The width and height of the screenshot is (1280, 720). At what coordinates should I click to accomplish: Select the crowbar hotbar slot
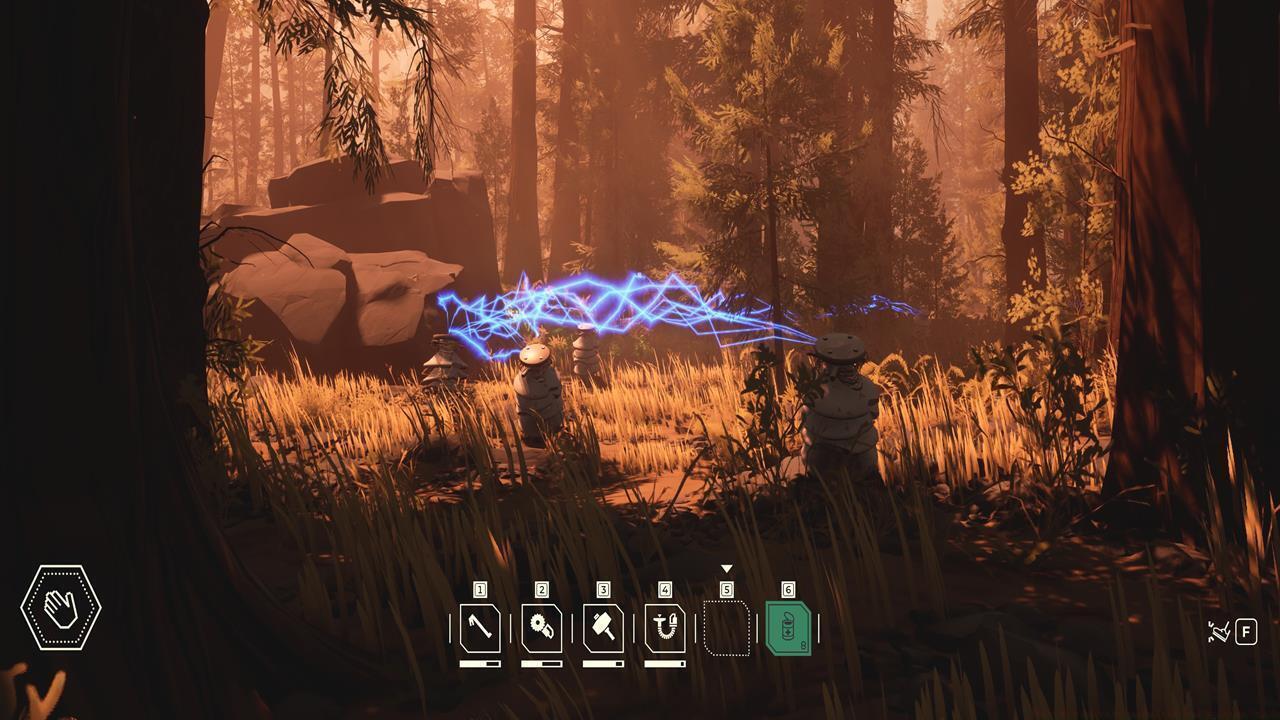pos(480,629)
